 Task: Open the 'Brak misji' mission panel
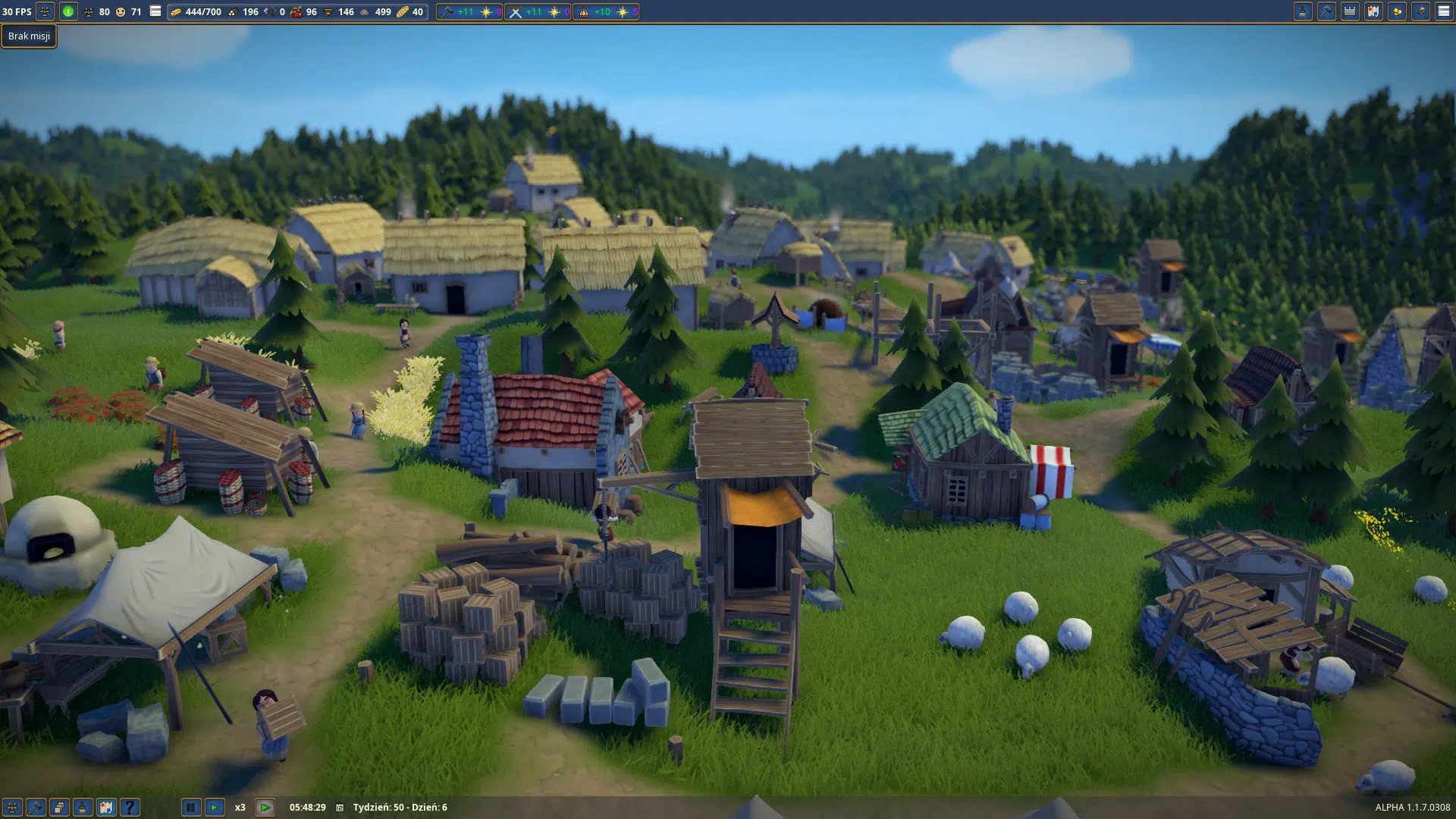point(29,36)
